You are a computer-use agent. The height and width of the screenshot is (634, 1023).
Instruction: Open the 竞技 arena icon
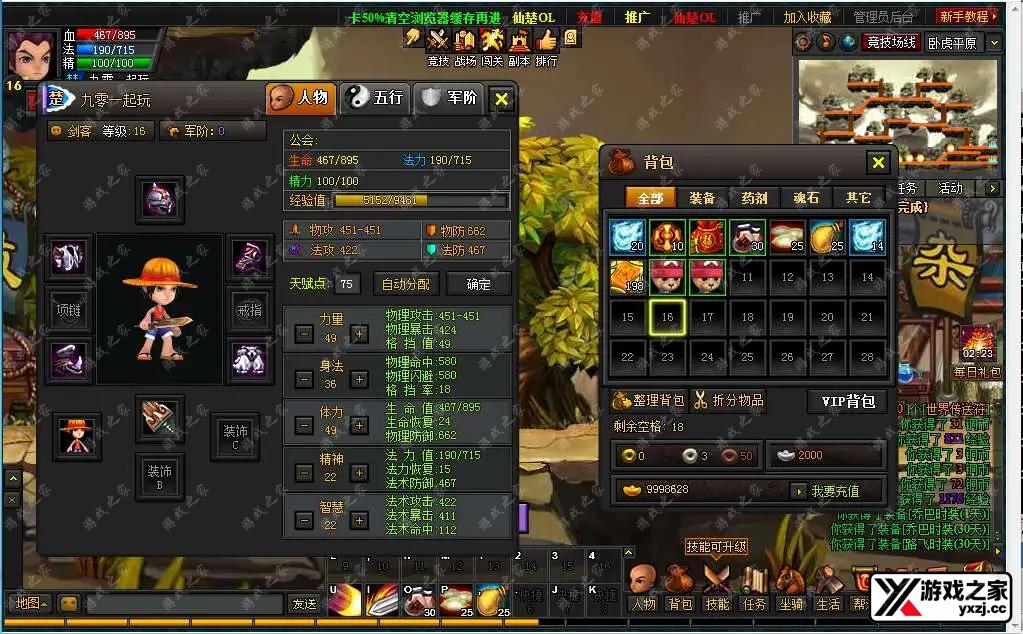438,43
